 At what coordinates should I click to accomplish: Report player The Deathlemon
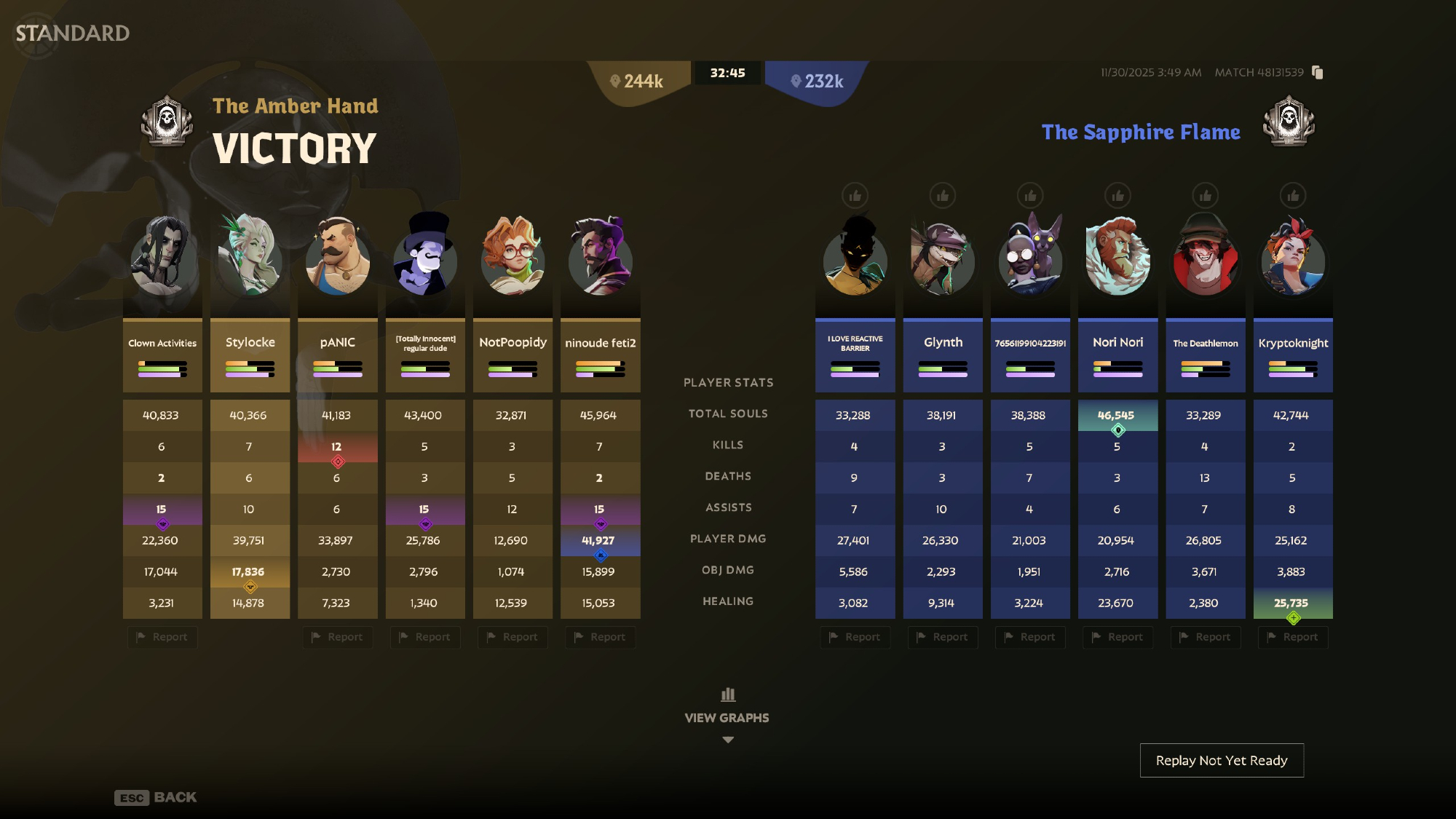click(x=1205, y=637)
